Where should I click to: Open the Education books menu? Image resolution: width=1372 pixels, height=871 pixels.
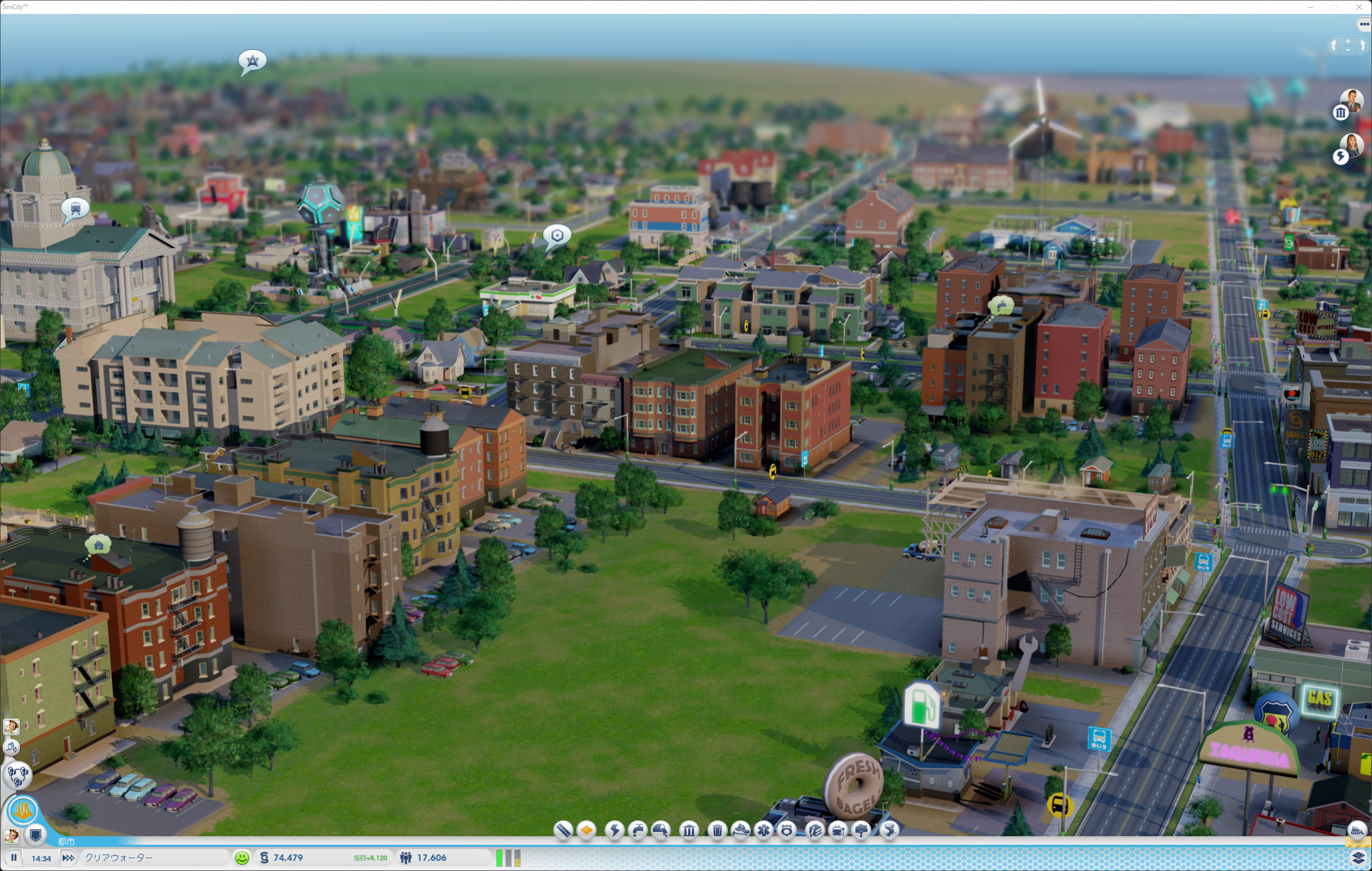point(815,830)
